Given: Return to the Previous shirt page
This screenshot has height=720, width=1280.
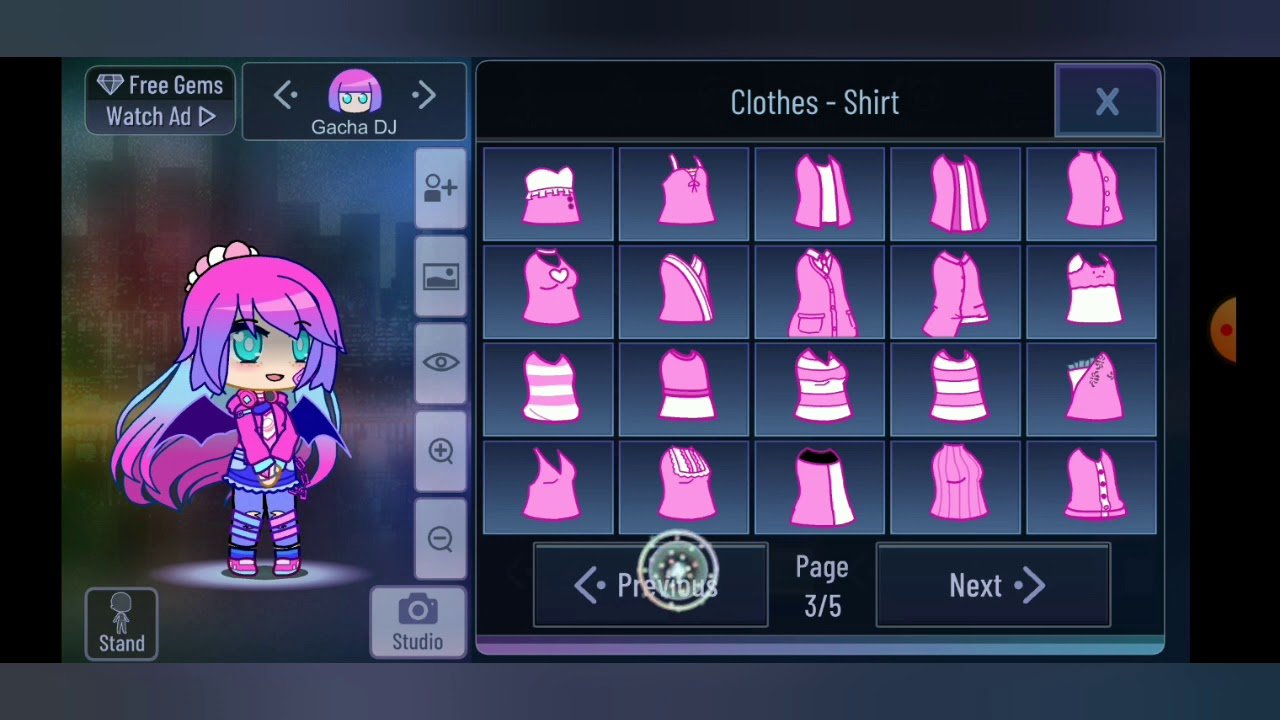Looking at the screenshot, I should click(x=650, y=586).
